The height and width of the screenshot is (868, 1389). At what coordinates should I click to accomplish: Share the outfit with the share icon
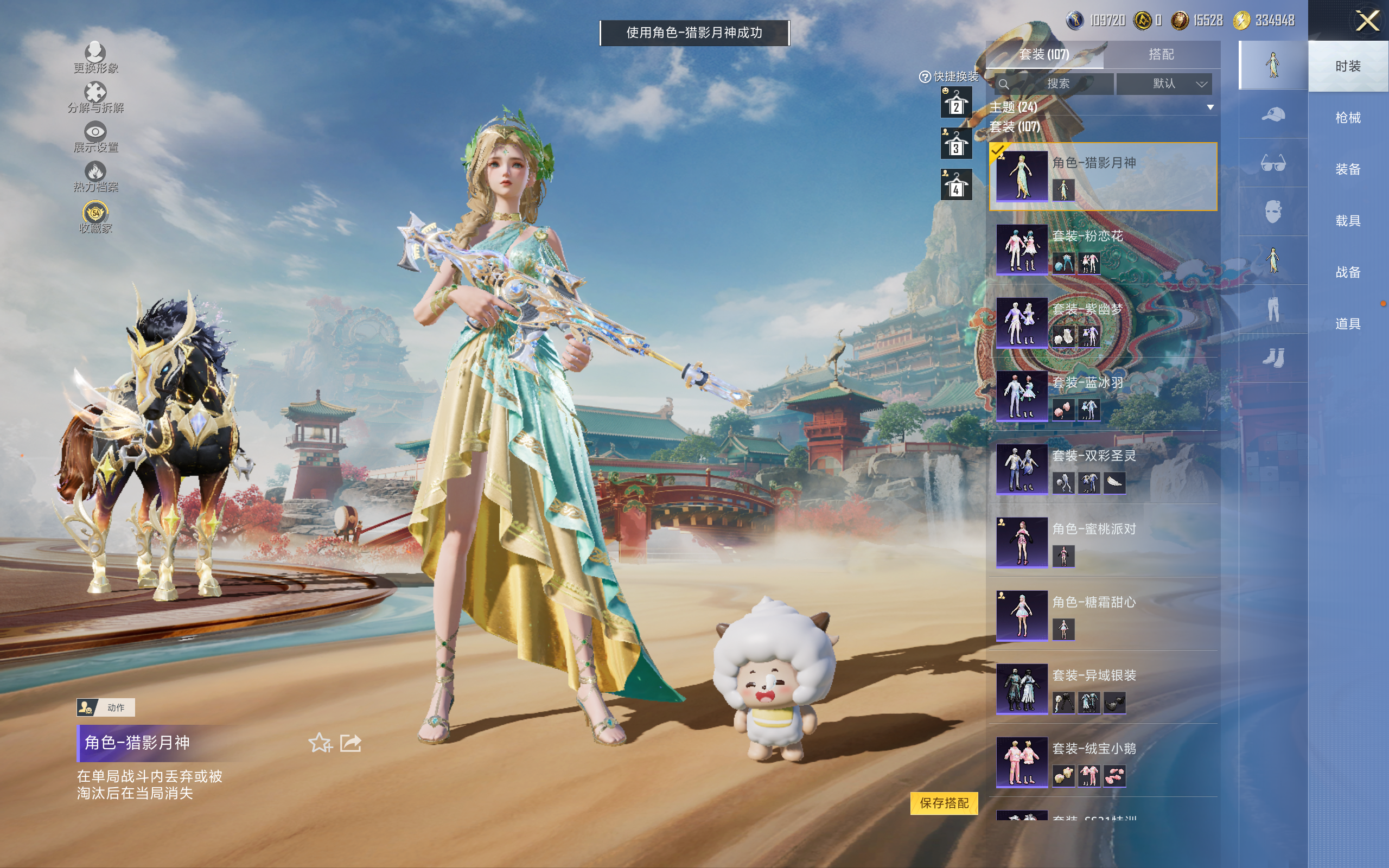(351, 743)
